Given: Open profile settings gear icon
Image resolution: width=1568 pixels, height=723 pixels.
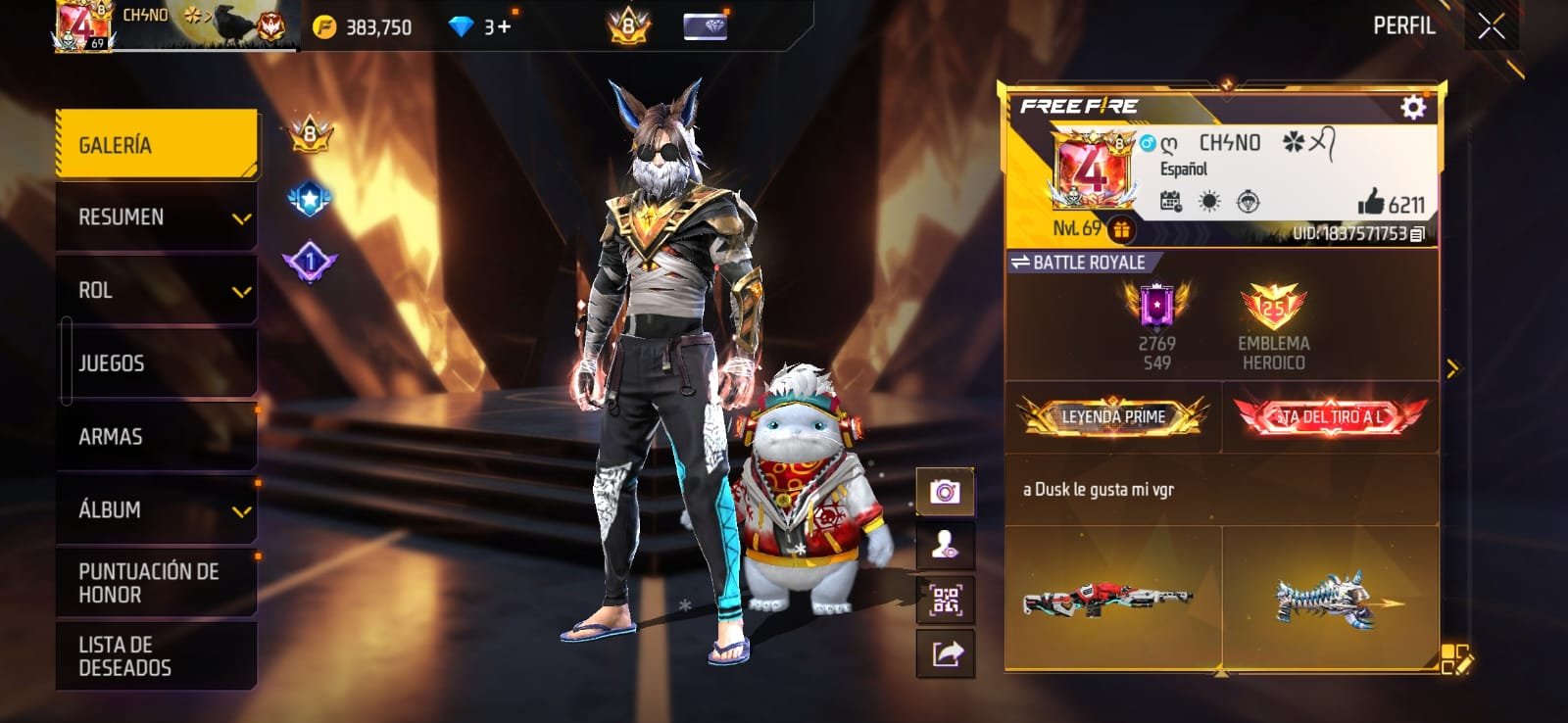Looking at the screenshot, I should tap(1412, 107).
